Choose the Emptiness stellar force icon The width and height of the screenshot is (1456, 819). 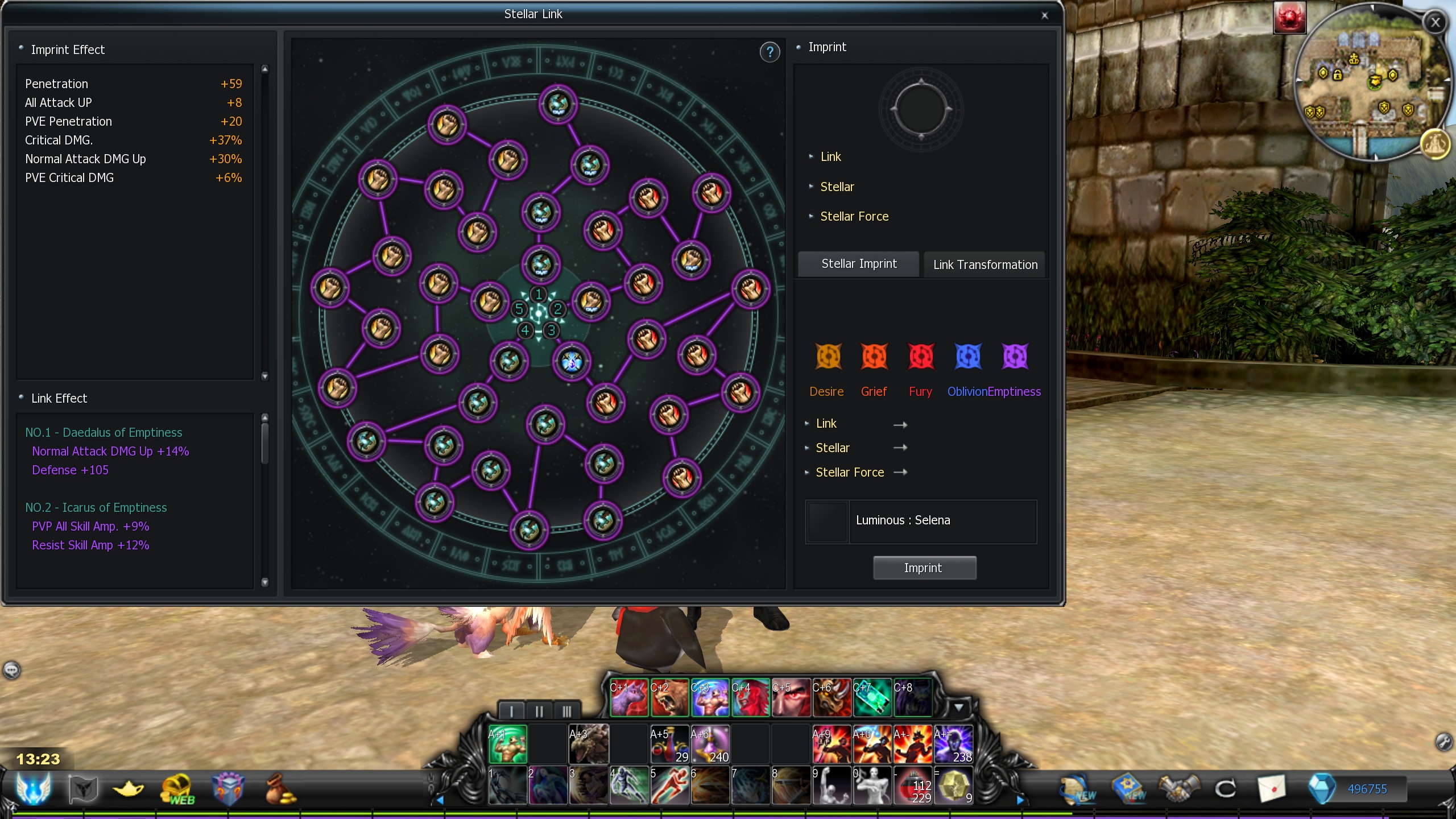(x=1015, y=357)
